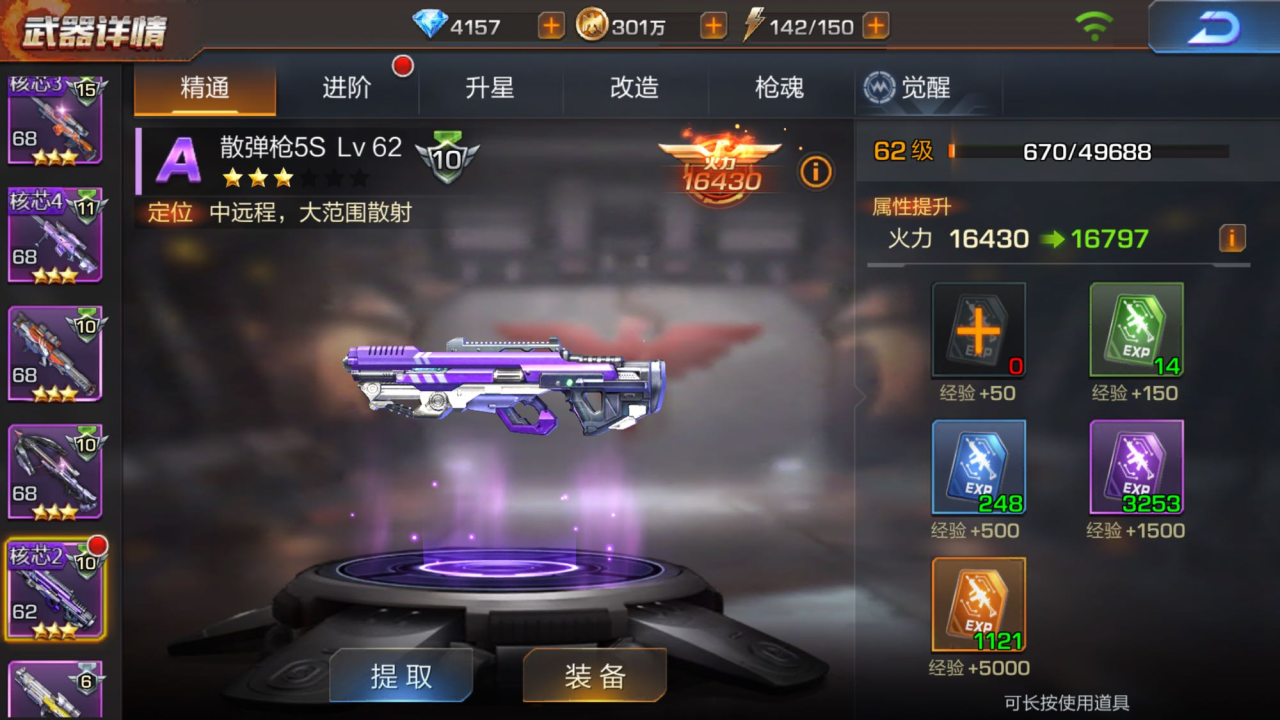The image size is (1280, 720).
Task: Use the green 经验 +150 EXP card
Action: [x=1136, y=329]
